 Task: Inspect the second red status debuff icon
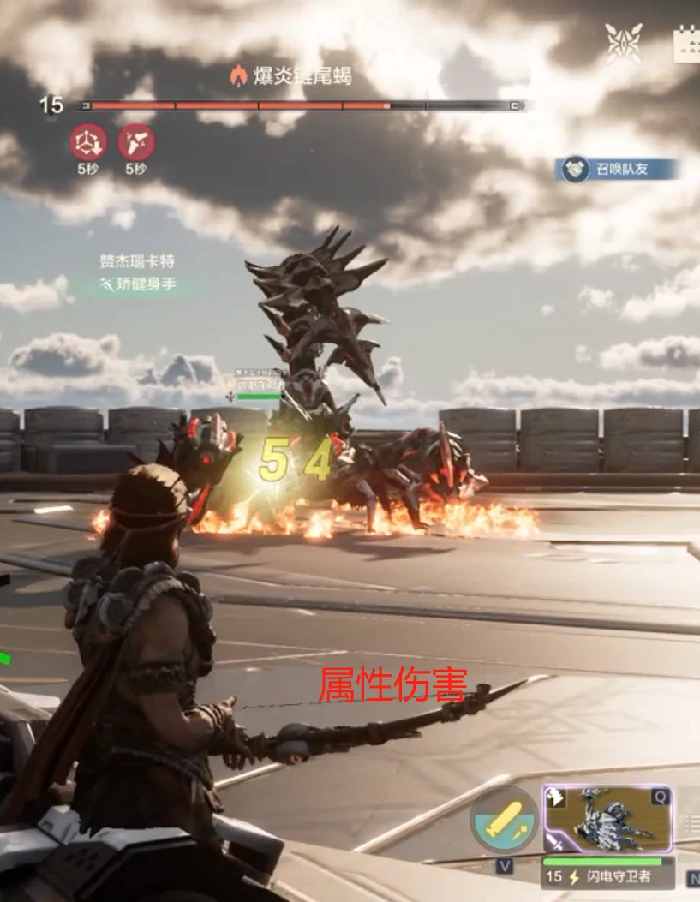coord(136,142)
